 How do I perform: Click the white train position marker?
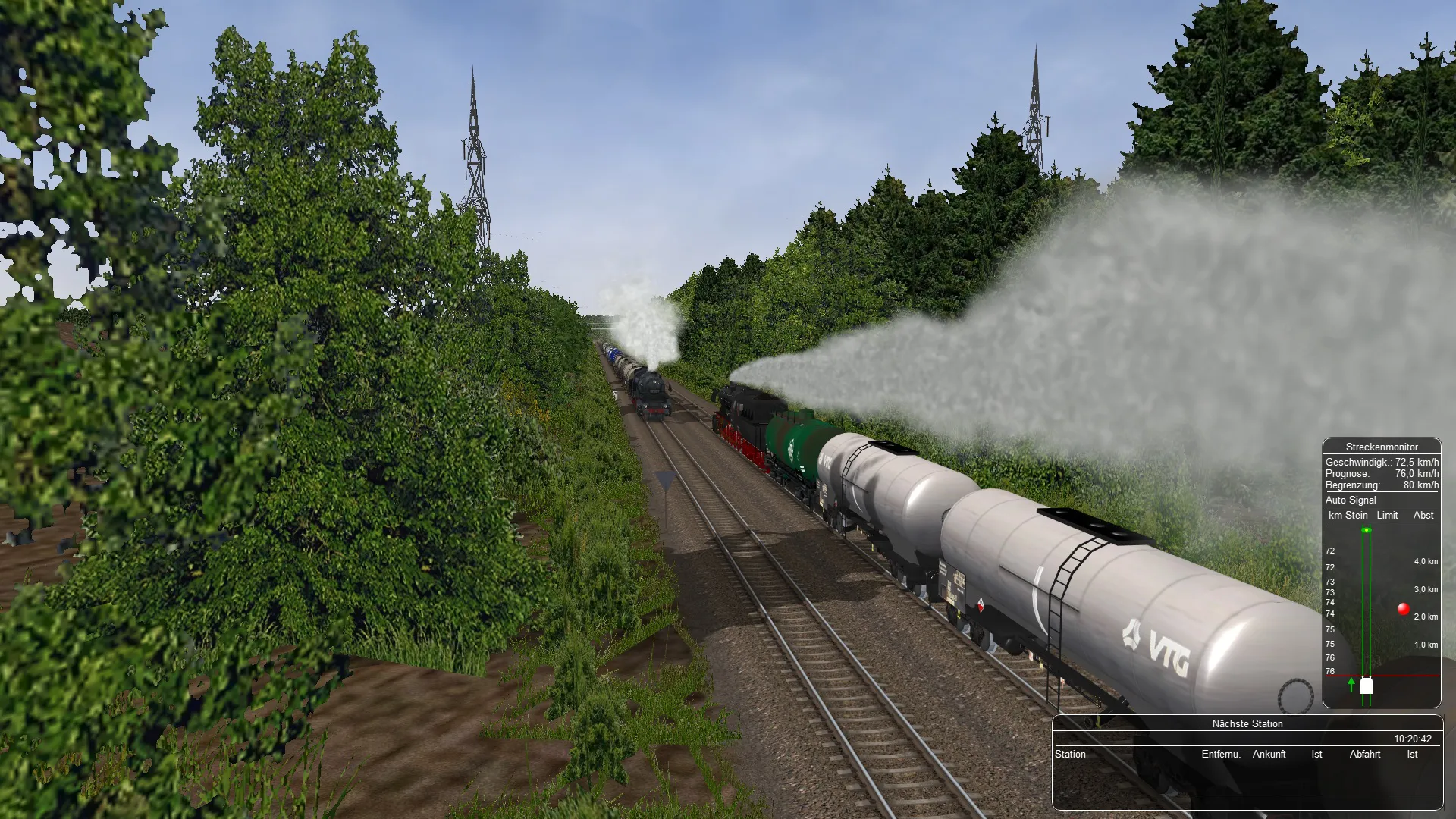1366,686
